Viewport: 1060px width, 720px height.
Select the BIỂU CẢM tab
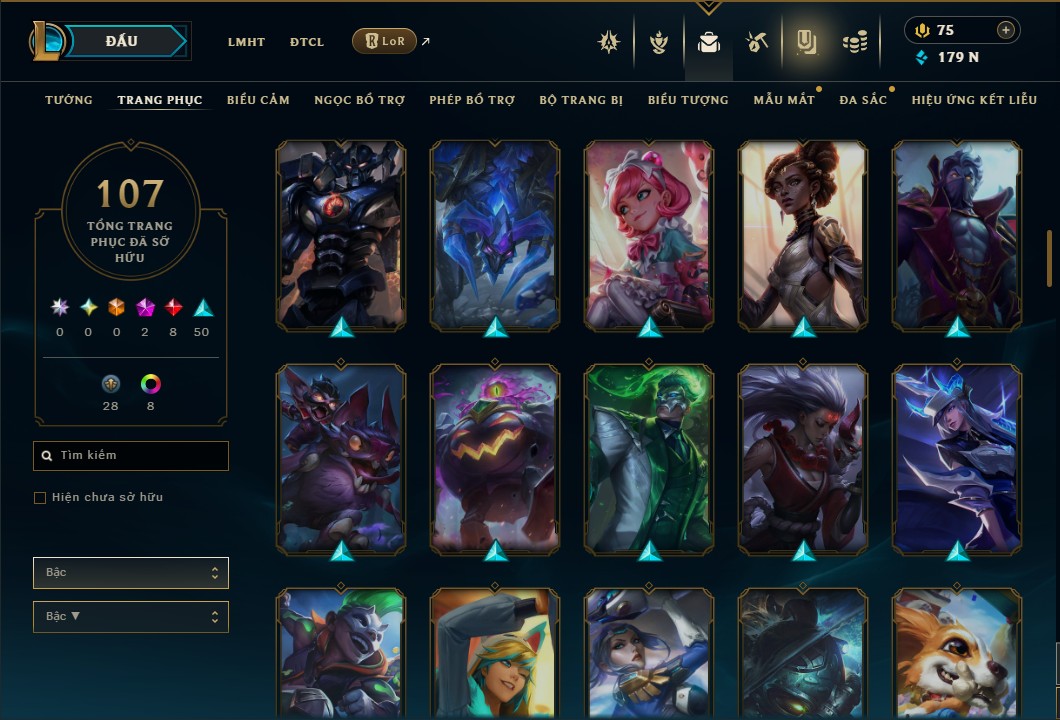(x=258, y=100)
